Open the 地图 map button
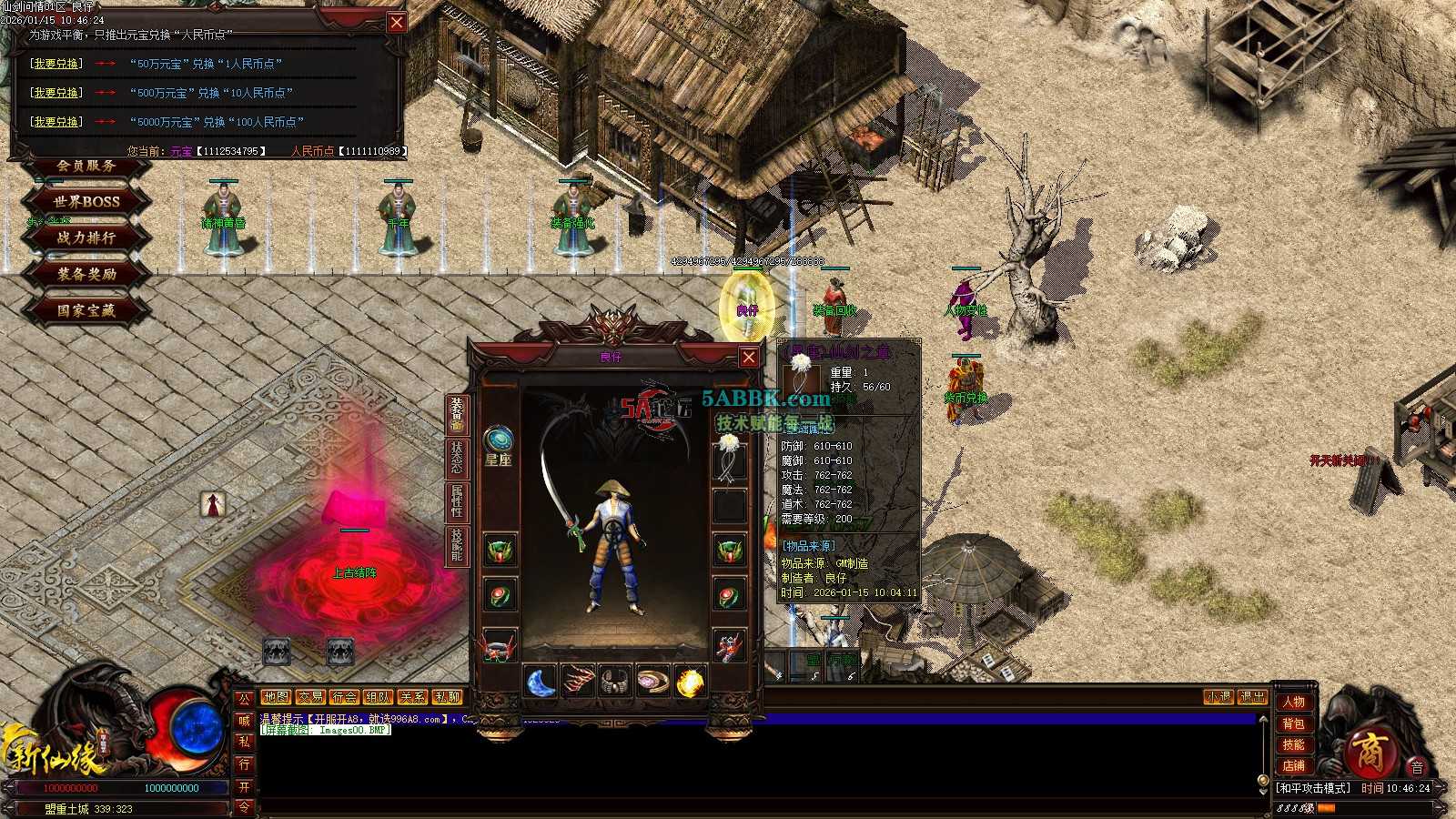The width and height of the screenshot is (1456, 819). (276, 697)
